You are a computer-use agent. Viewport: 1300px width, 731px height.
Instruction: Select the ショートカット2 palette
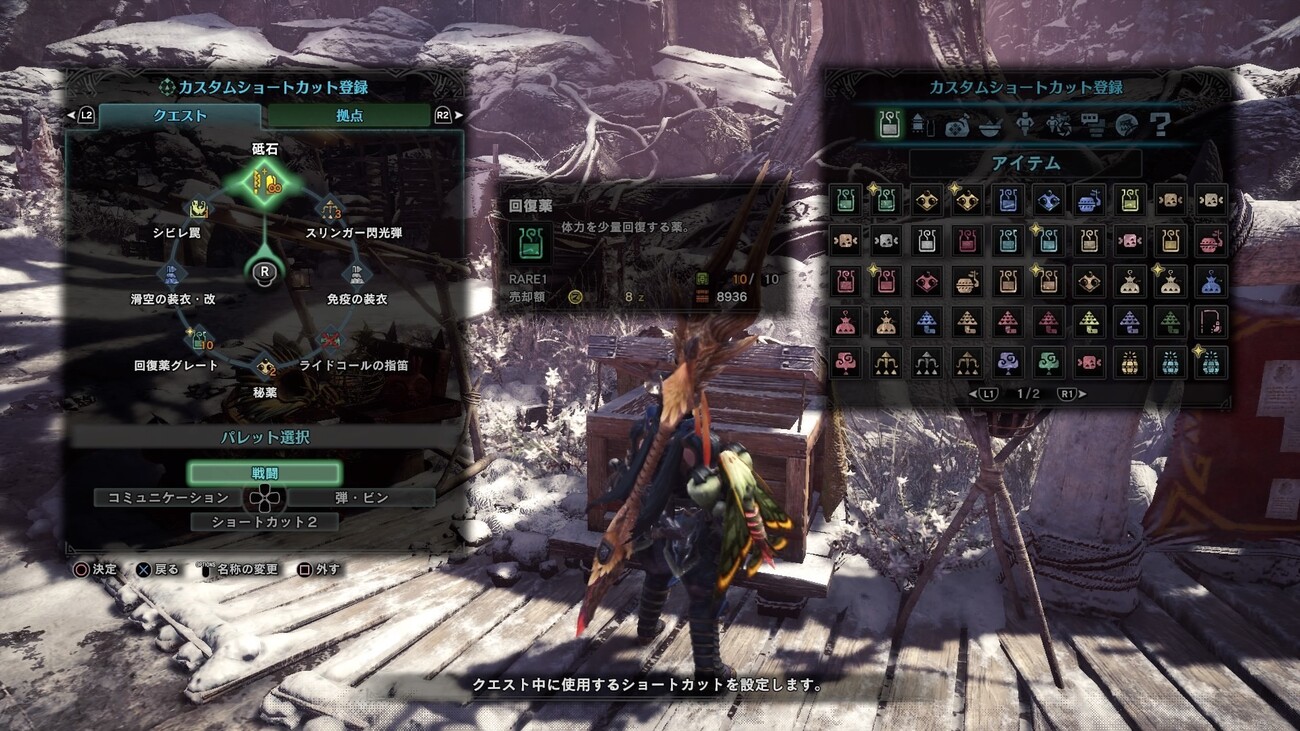point(265,522)
